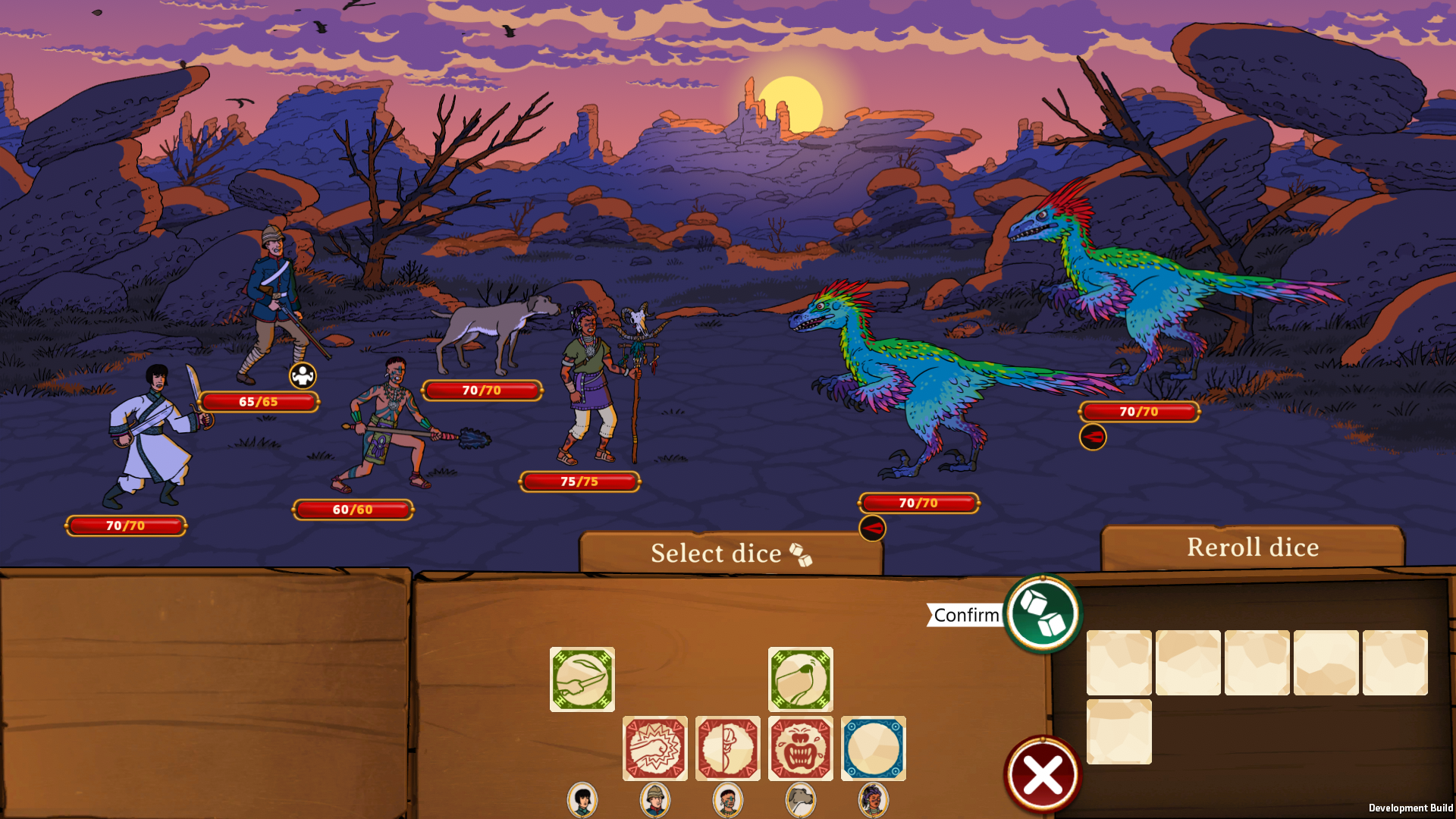Choose the purple-haired shaman portrait
This screenshot has height=819, width=1456.
pos(873,799)
